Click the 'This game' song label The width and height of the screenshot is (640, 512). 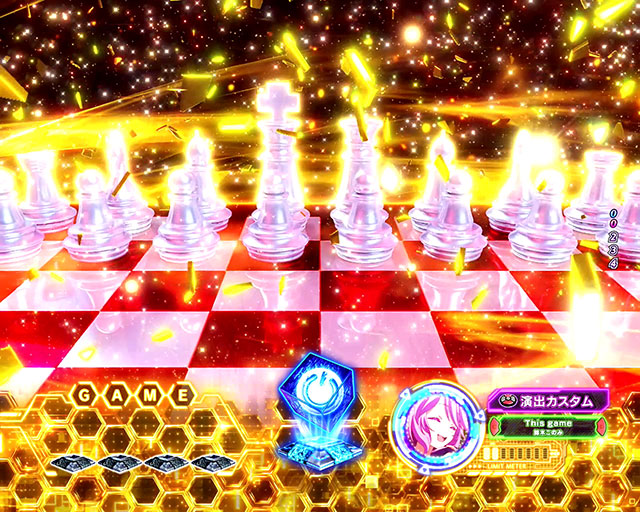(548, 423)
